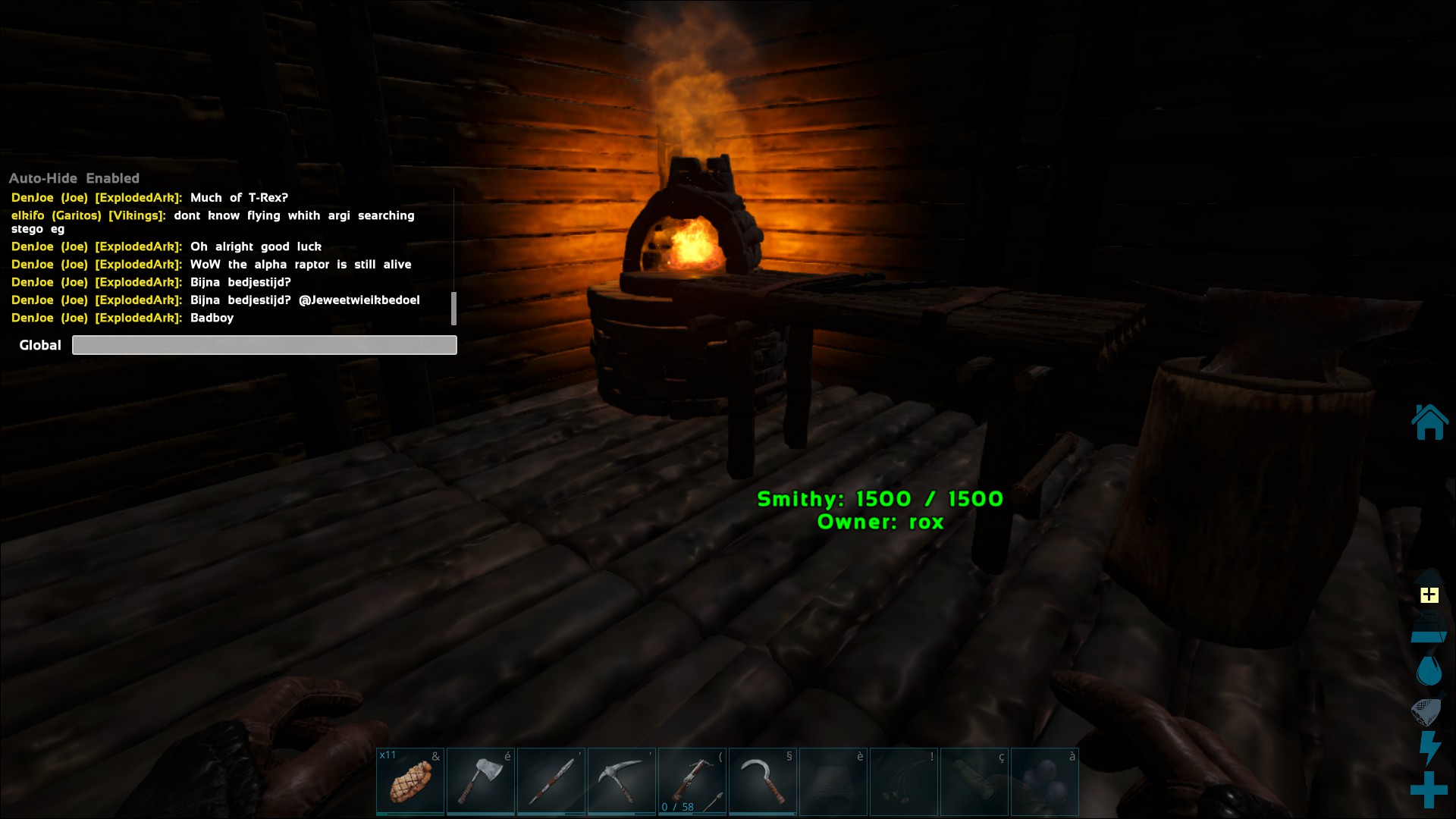Pick the metal sickle slot
The height and width of the screenshot is (819, 1456).
click(763, 782)
